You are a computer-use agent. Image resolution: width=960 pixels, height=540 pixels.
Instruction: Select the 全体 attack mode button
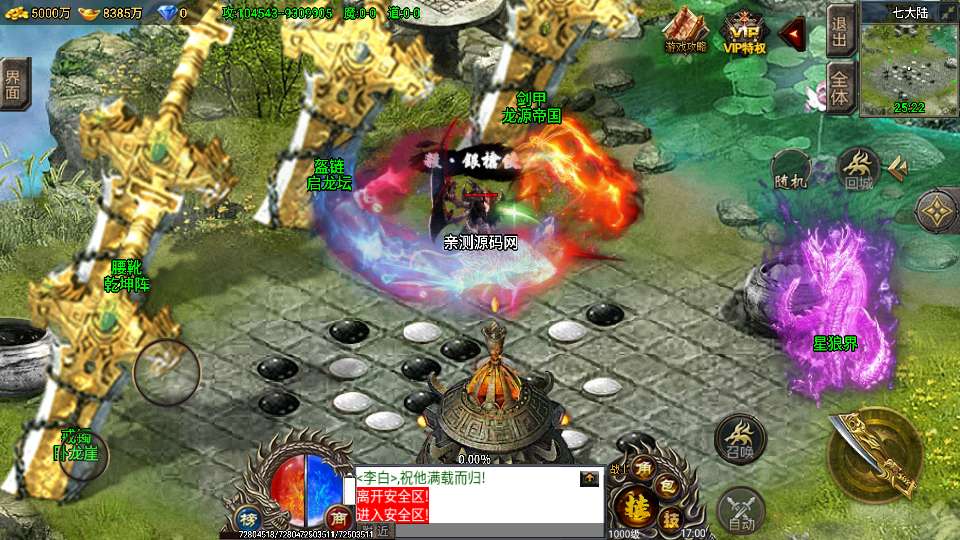pyautogui.click(x=840, y=89)
